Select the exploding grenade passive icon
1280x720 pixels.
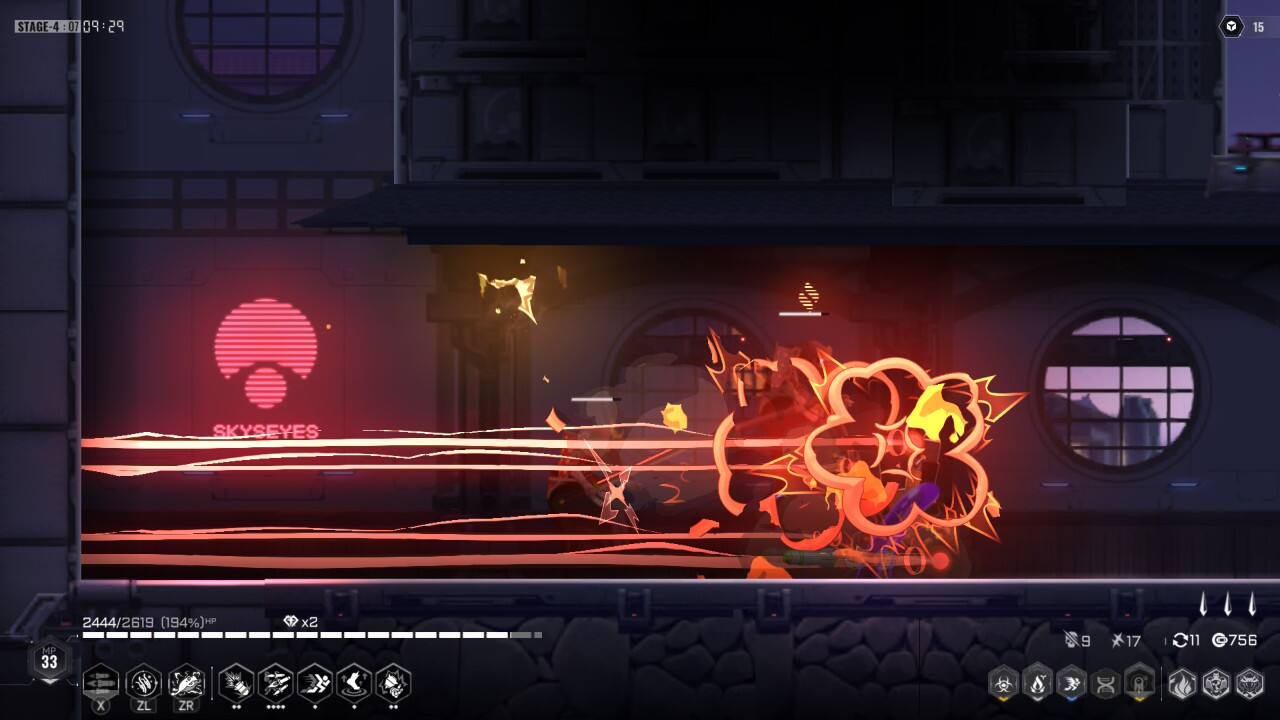click(x=236, y=683)
